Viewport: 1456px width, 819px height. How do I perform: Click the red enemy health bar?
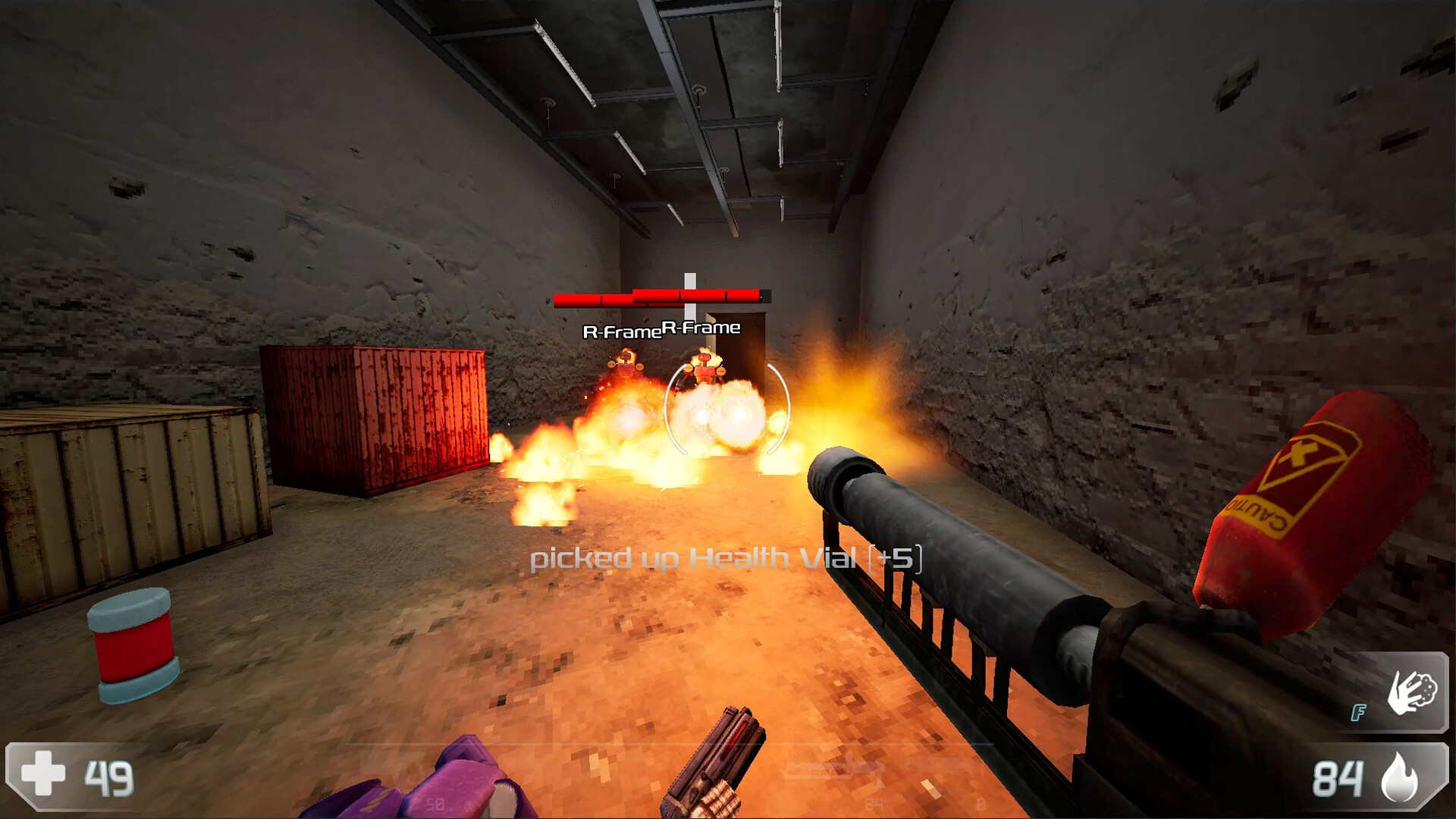pyautogui.click(x=607, y=299)
